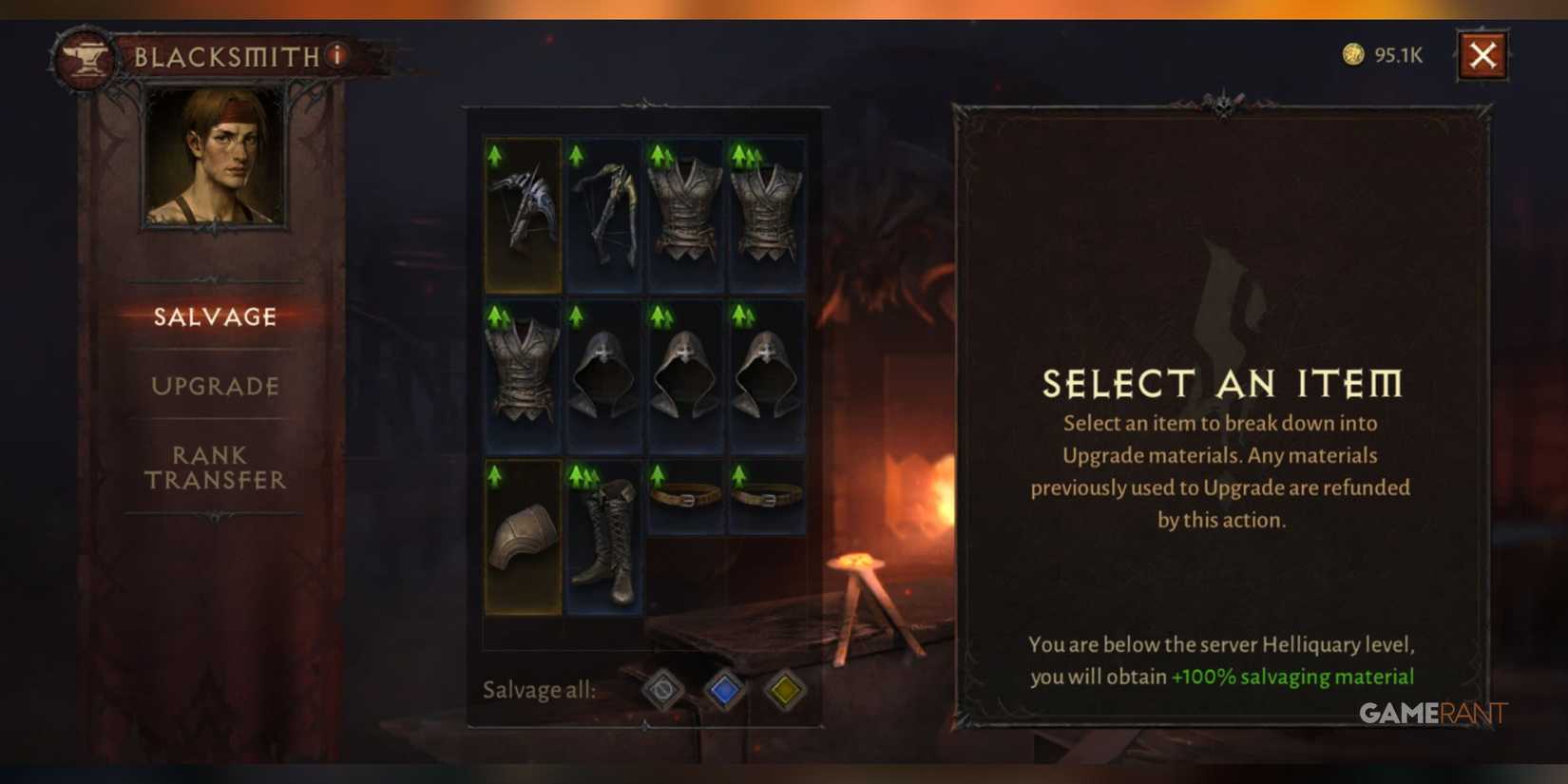
Task: Close the Blacksmith window
Action: [x=1483, y=54]
